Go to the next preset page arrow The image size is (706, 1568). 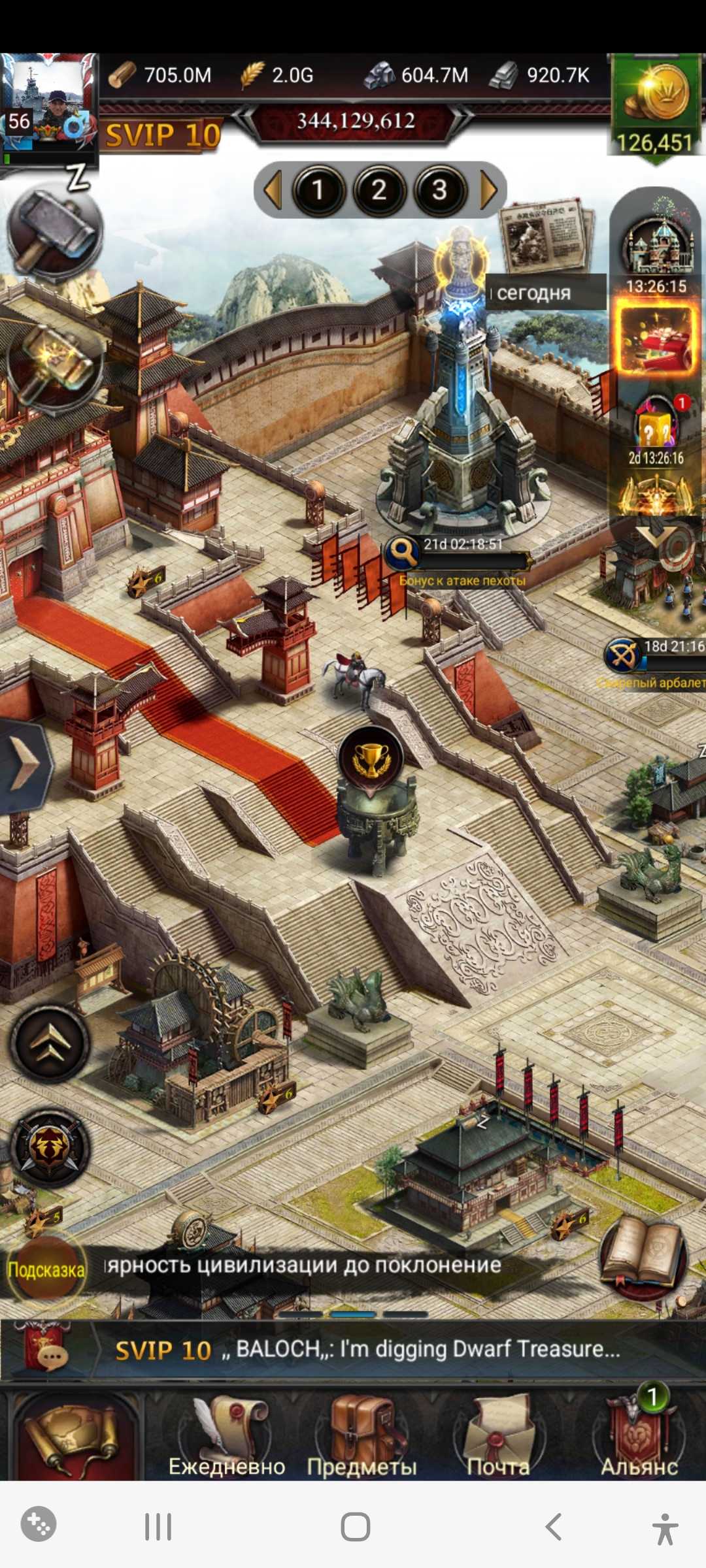tap(489, 190)
